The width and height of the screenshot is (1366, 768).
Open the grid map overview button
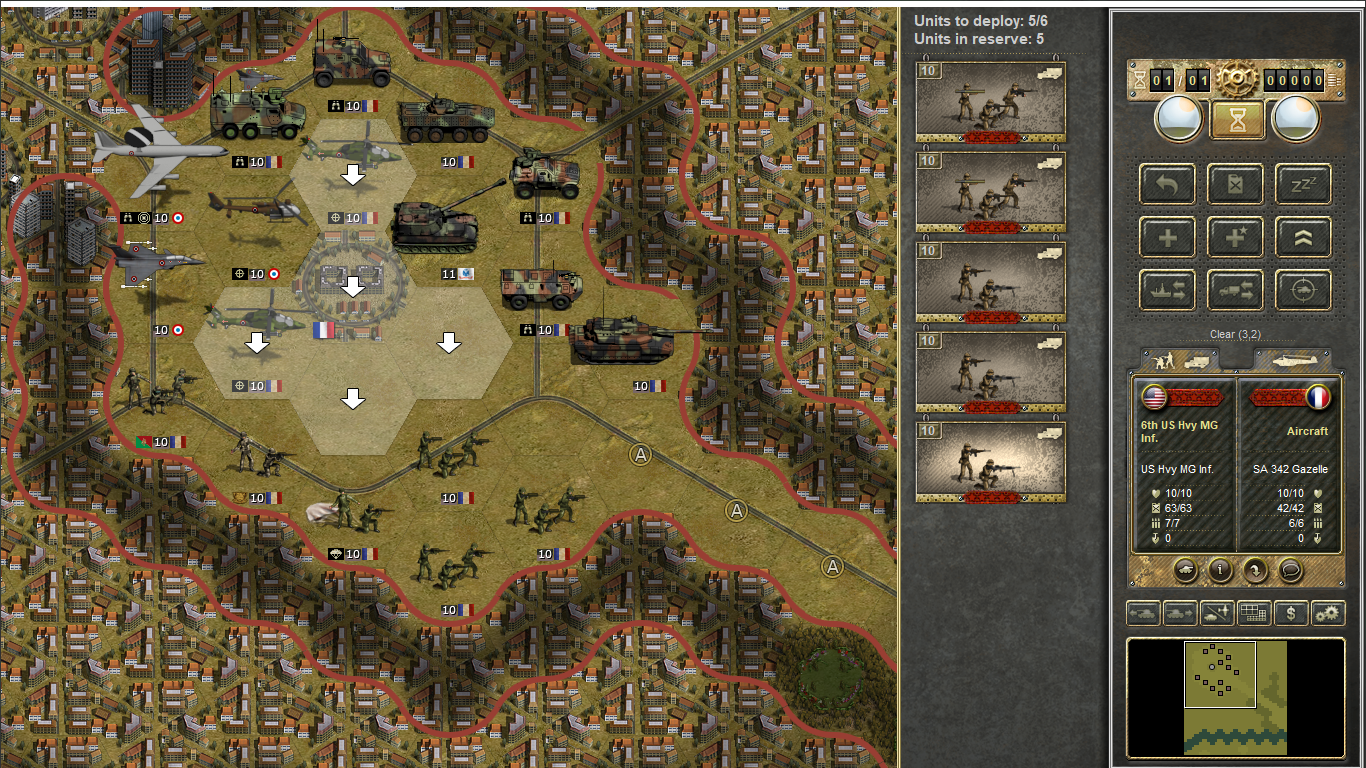pyautogui.click(x=1254, y=613)
